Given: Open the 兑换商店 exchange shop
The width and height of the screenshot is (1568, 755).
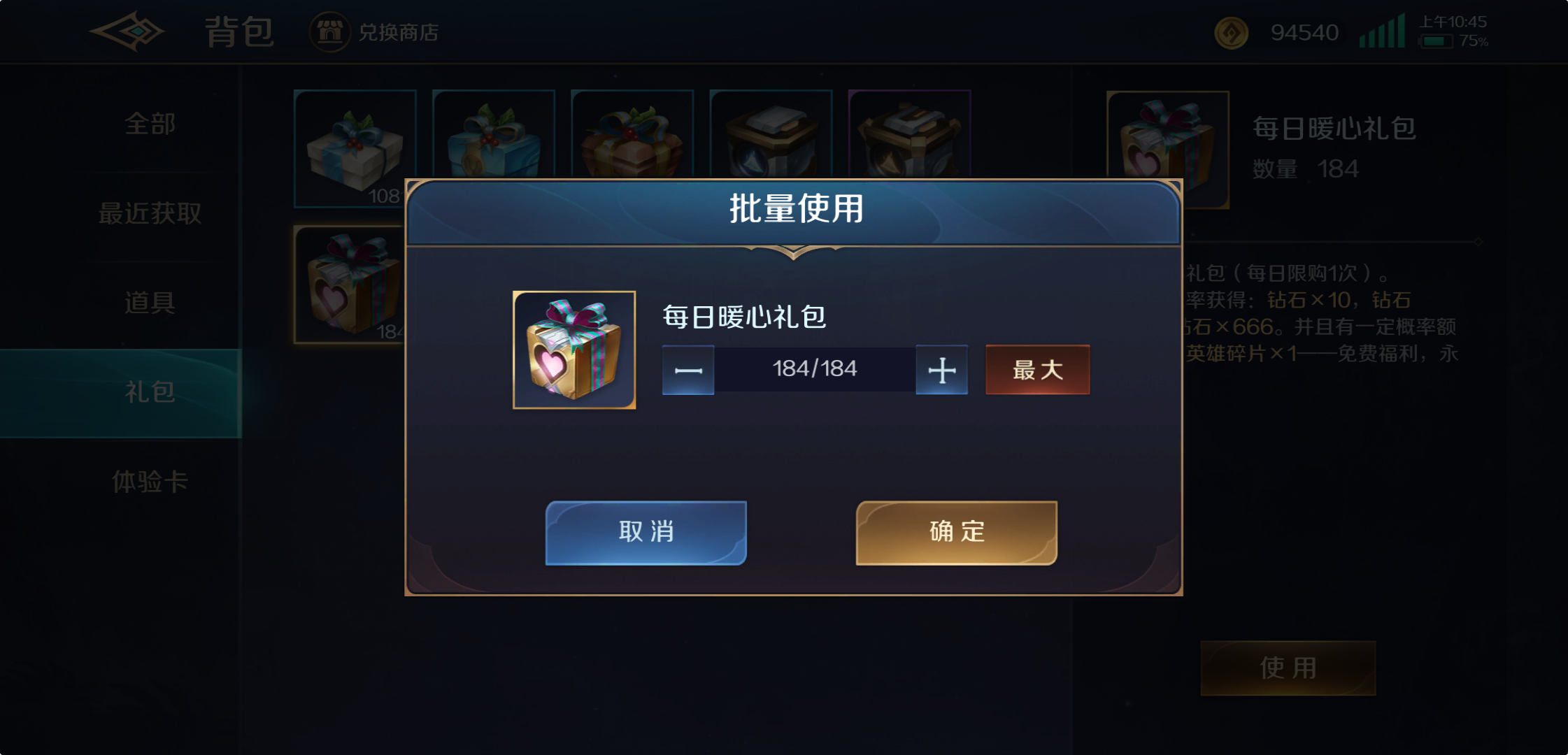Looking at the screenshot, I should pyautogui.click(x=375, y=31).
